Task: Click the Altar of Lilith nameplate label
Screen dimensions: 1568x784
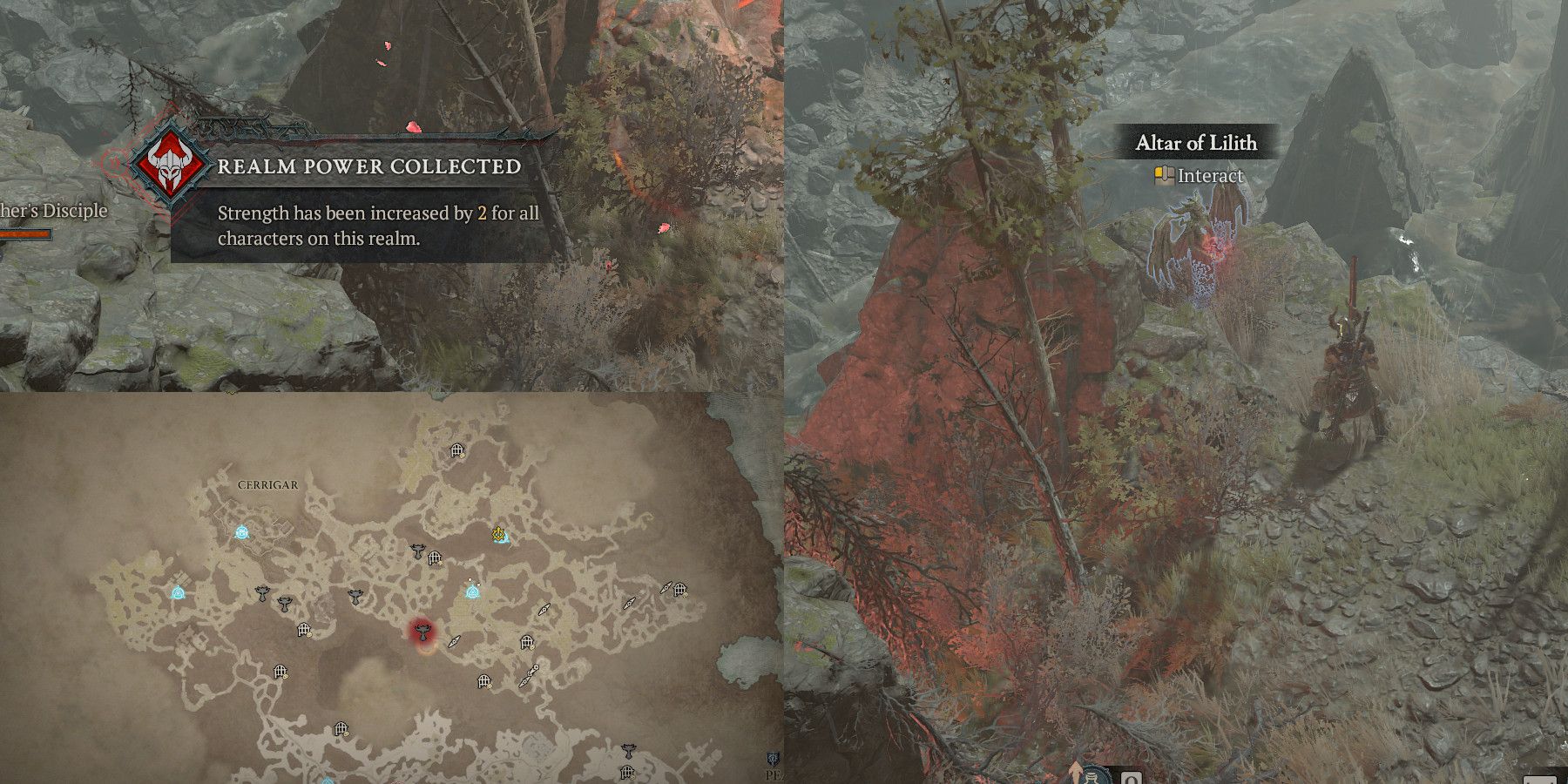Action: [x=1195, y=144]
